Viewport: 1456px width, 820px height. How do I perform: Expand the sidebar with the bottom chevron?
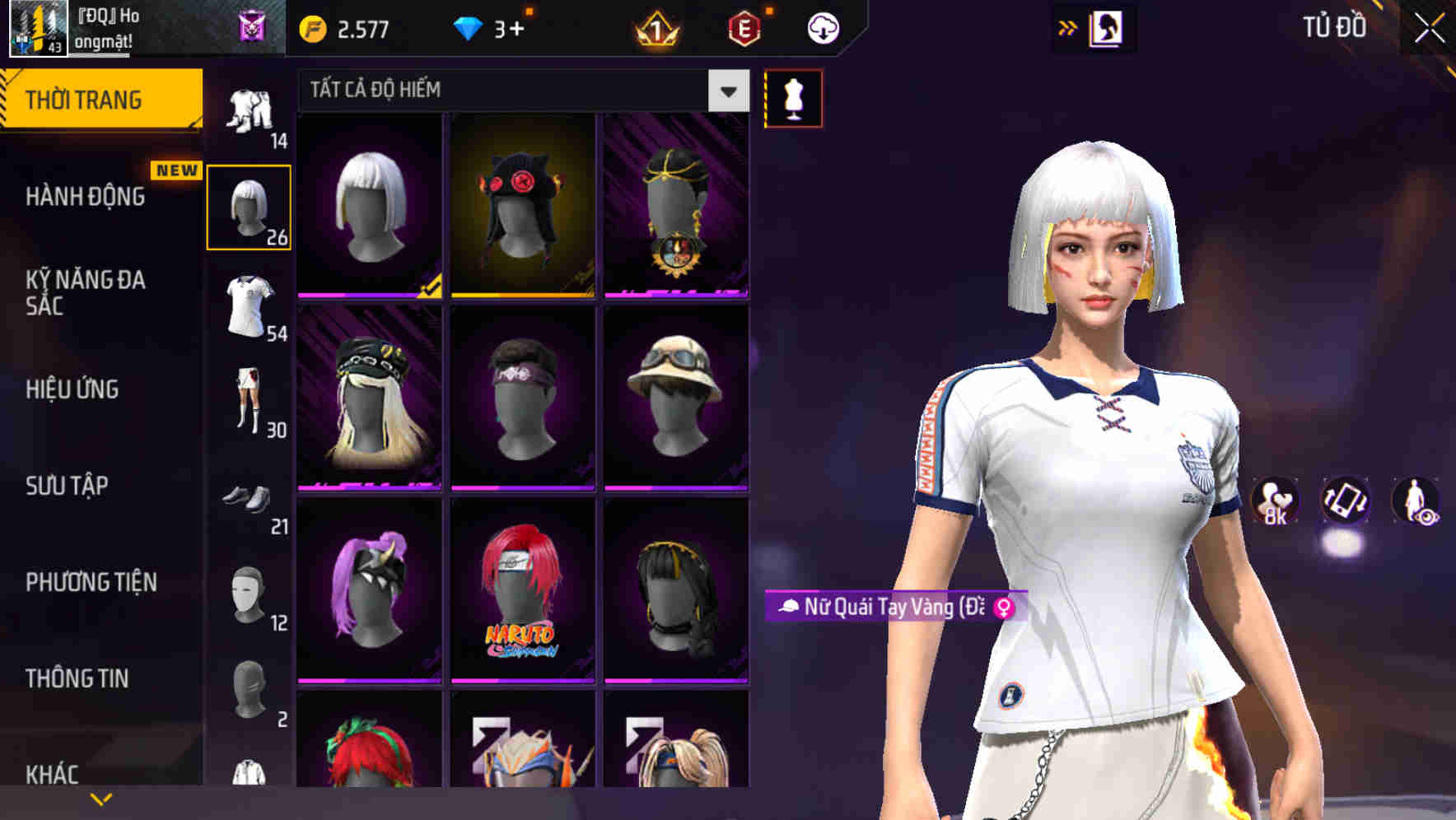click(x=101, y=797)
